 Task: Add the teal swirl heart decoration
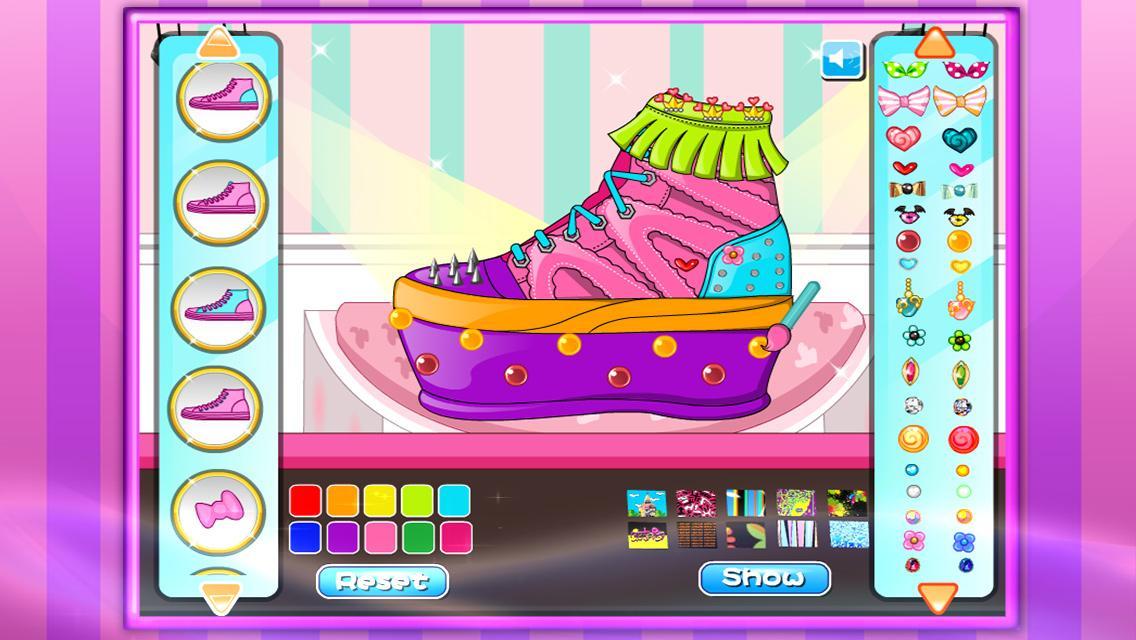point(960,136)
